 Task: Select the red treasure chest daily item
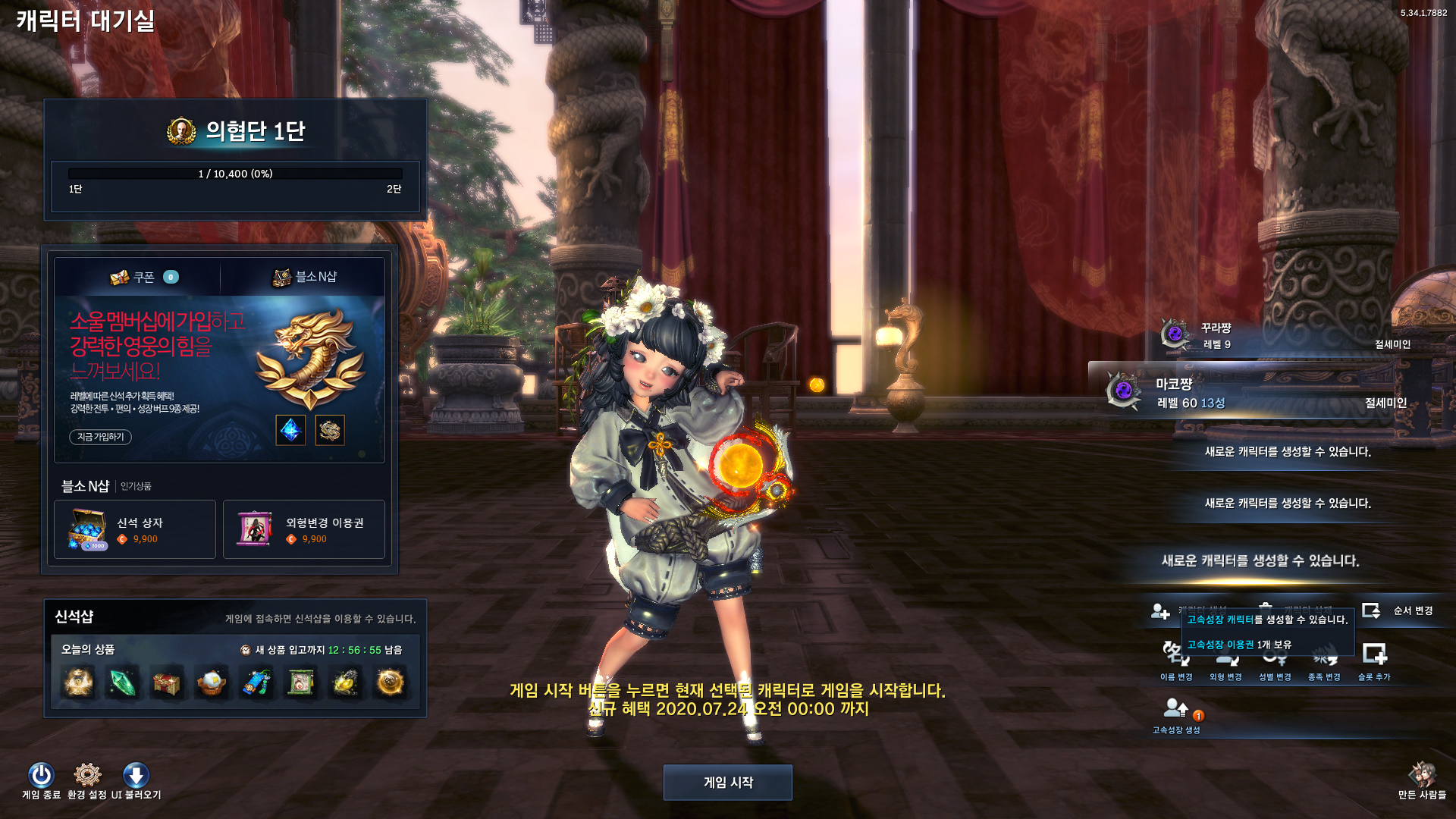167,683
